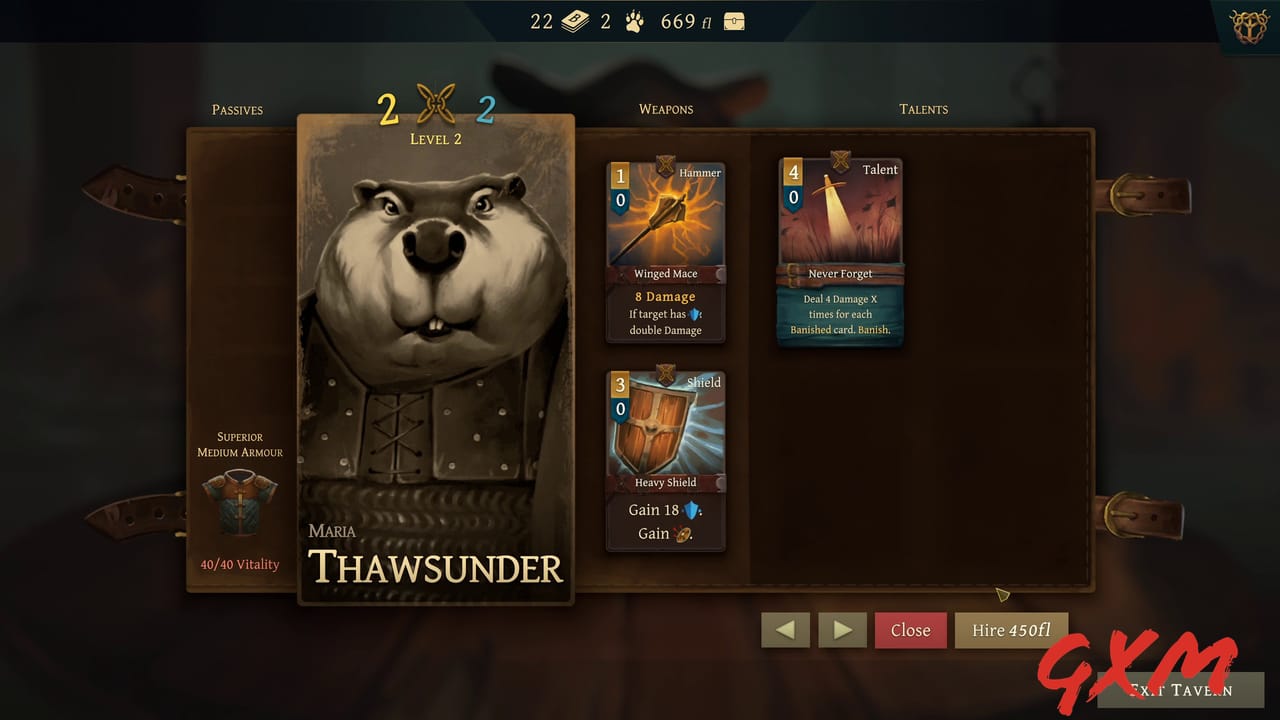Close the mercenary detail view

tap(910, 630)
